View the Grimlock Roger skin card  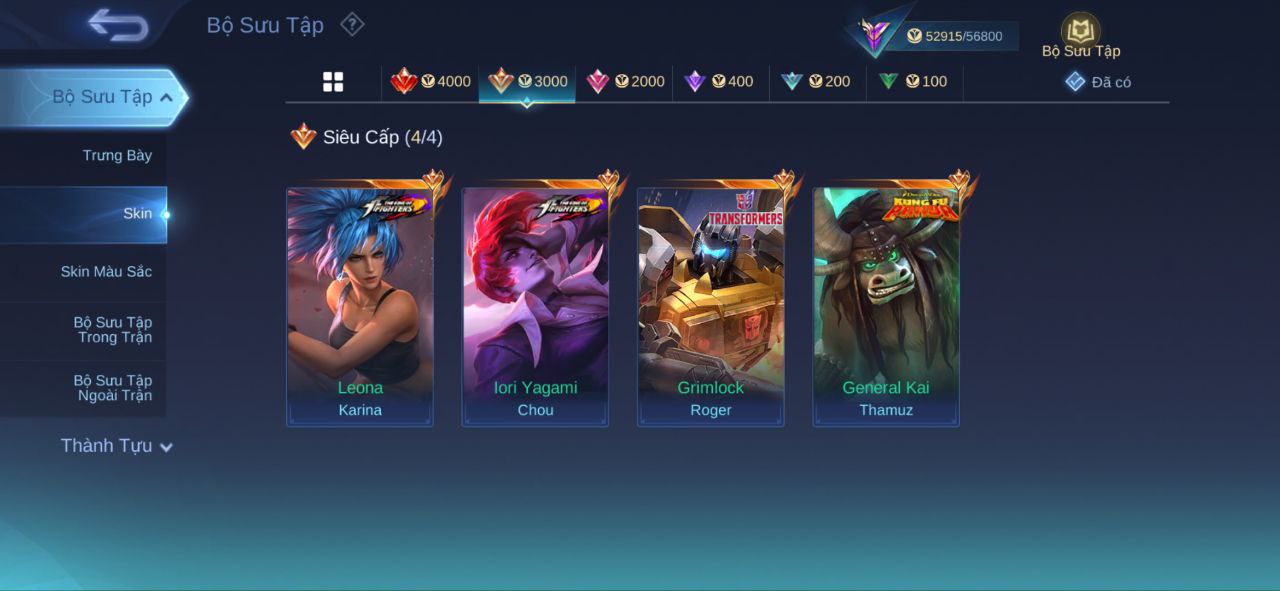click(x=711, y=306)
